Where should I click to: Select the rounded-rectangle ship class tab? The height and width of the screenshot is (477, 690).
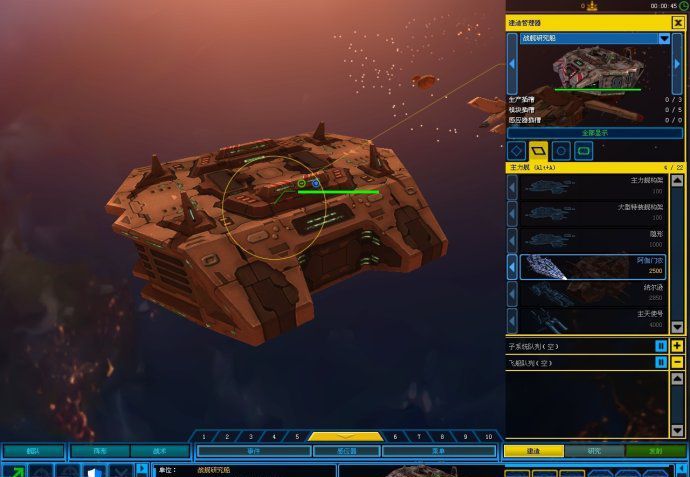tap(584, 151)
